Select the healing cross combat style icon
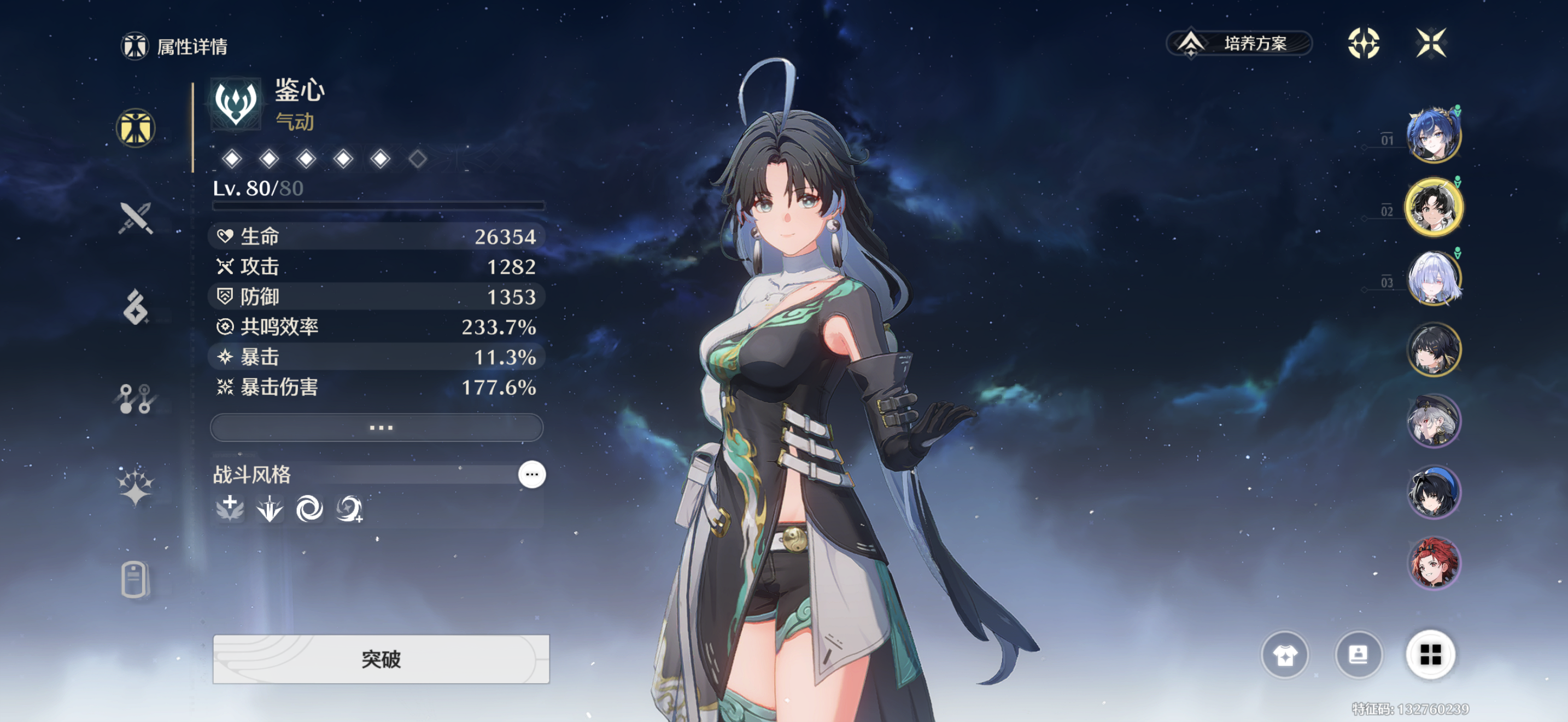This screenshot has height=722, width=1568. 230,508
